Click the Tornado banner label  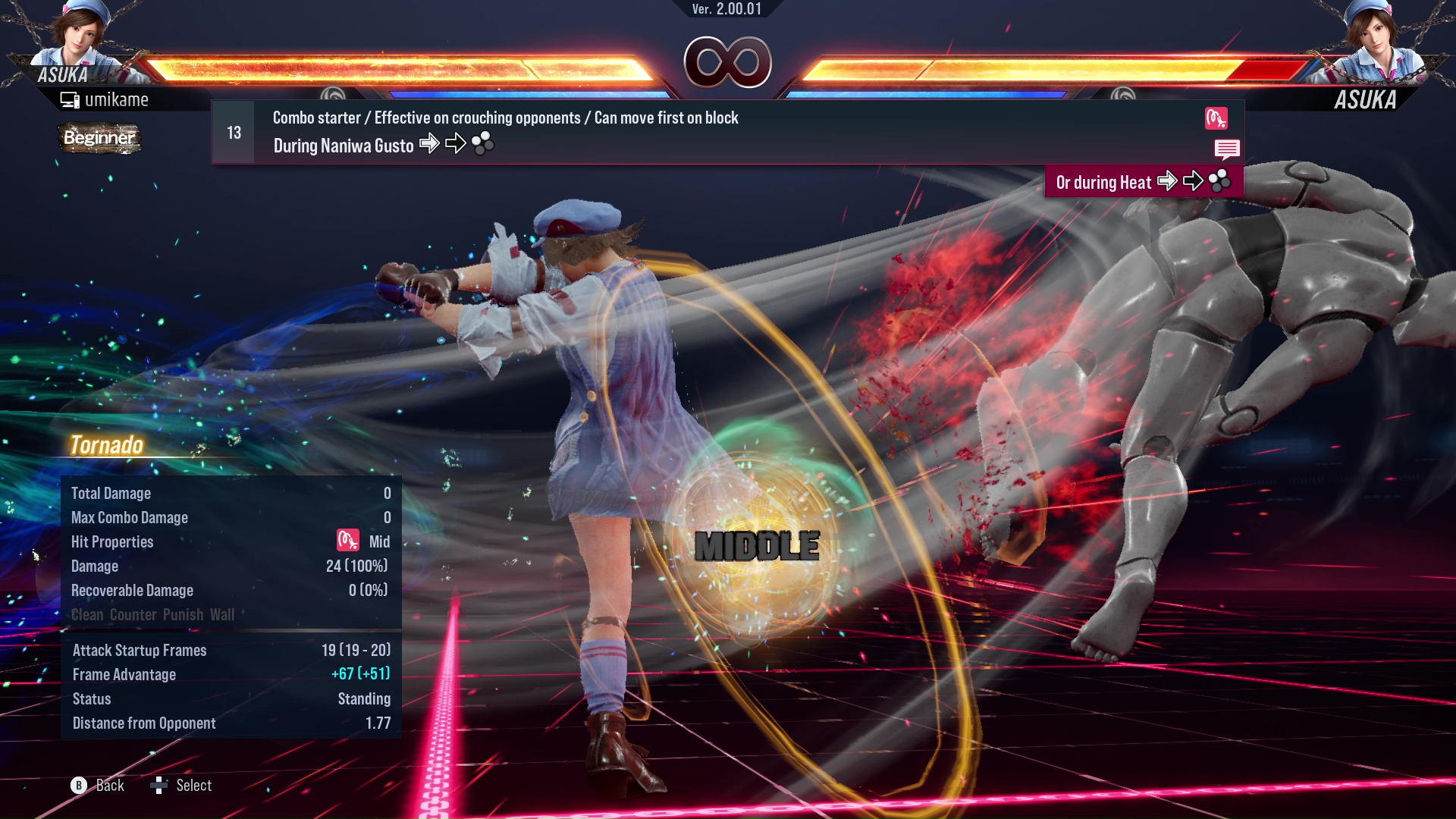[x=106, y=445]
